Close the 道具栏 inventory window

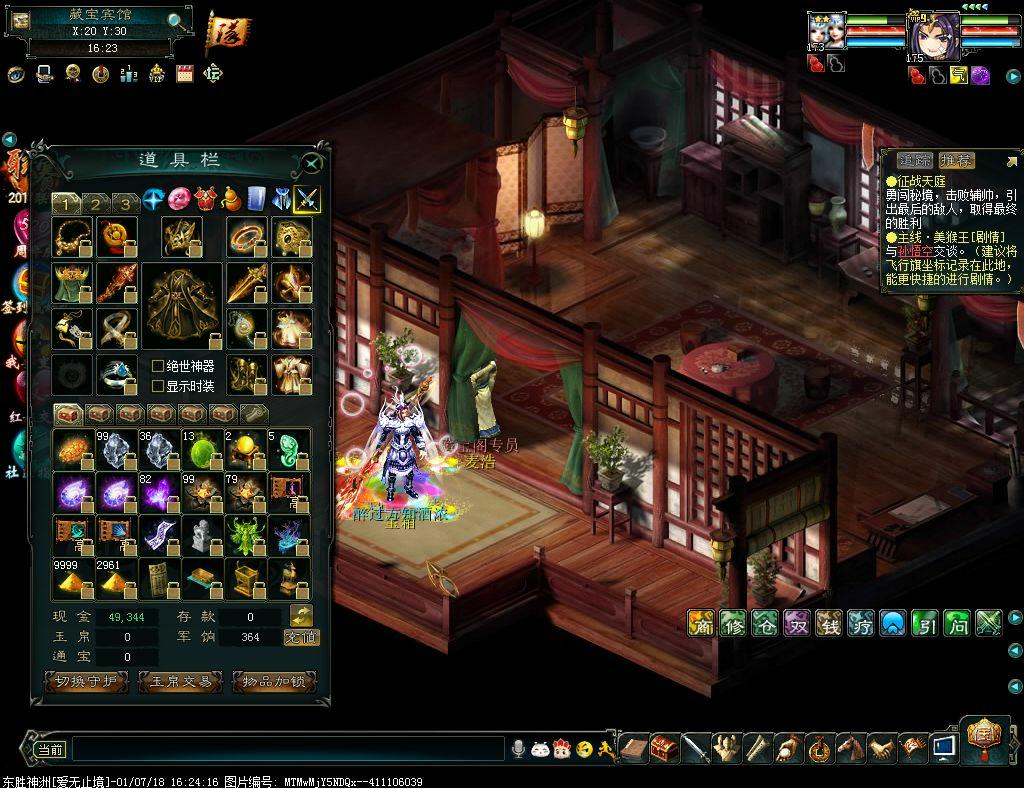point(313,163)
